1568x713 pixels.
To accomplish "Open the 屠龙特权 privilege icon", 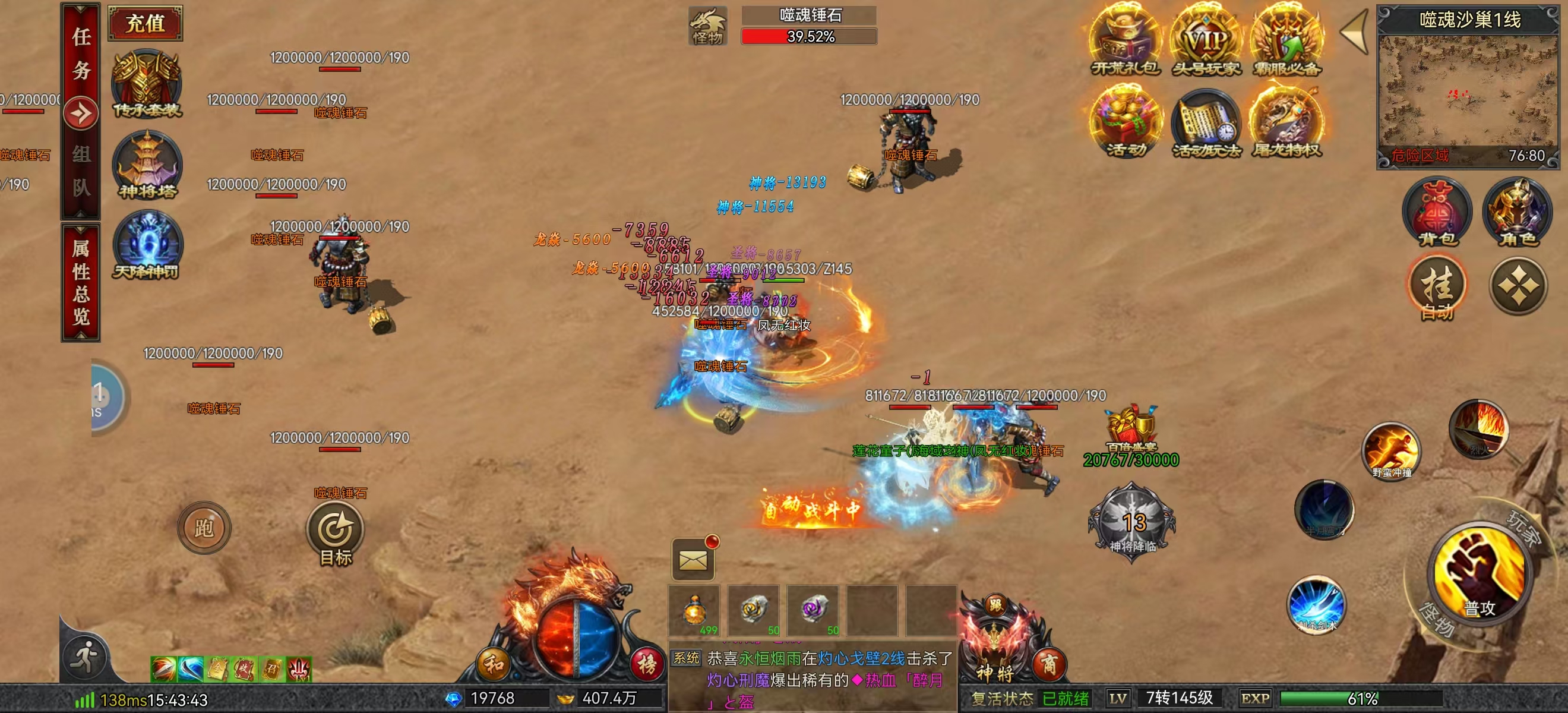I will pyautogui.click(x=1286, y=122).
